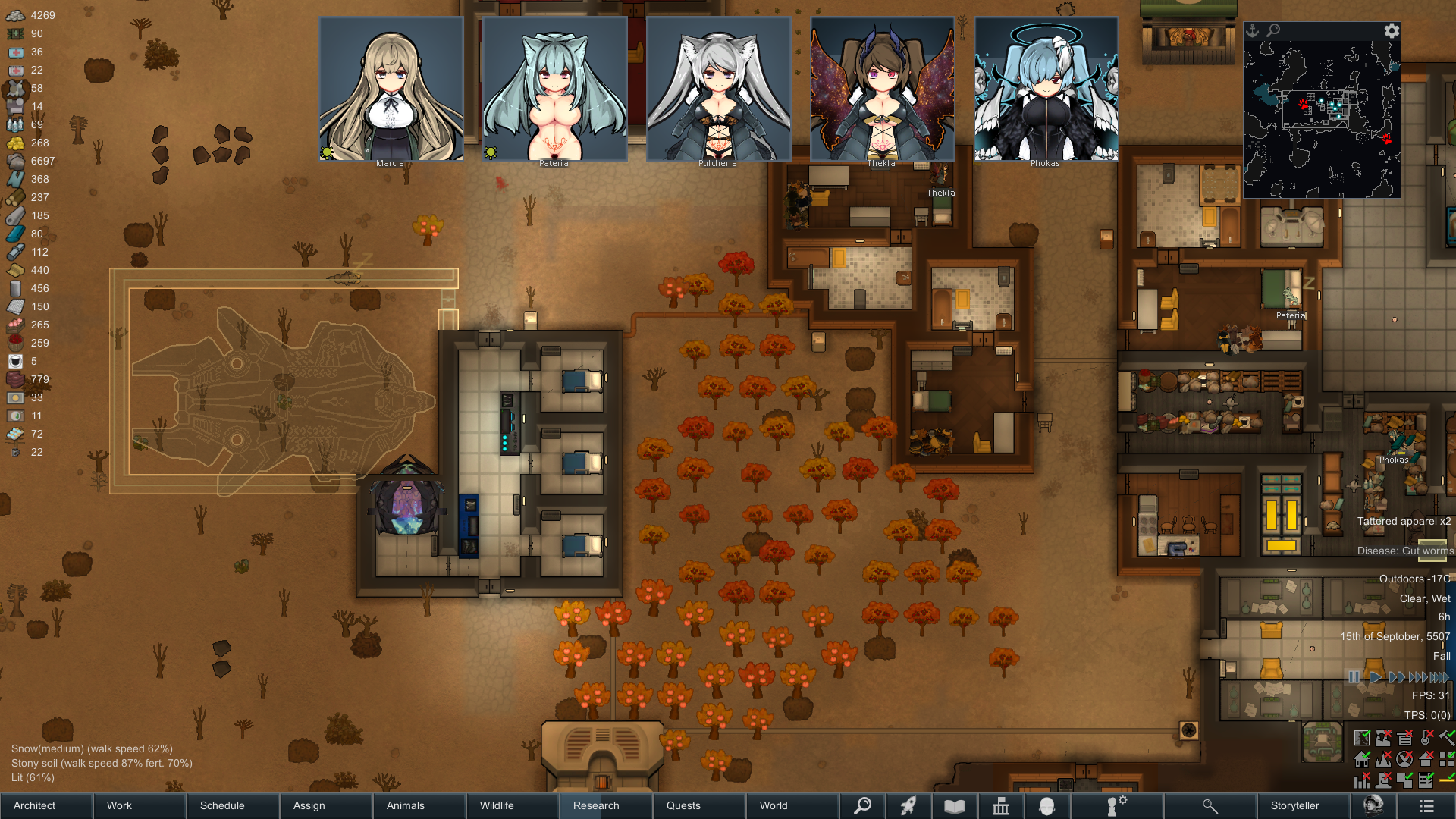The width and height of the screenshot is (1456, 819).
Task: View the Quests tab
Action: click(683, 805)
